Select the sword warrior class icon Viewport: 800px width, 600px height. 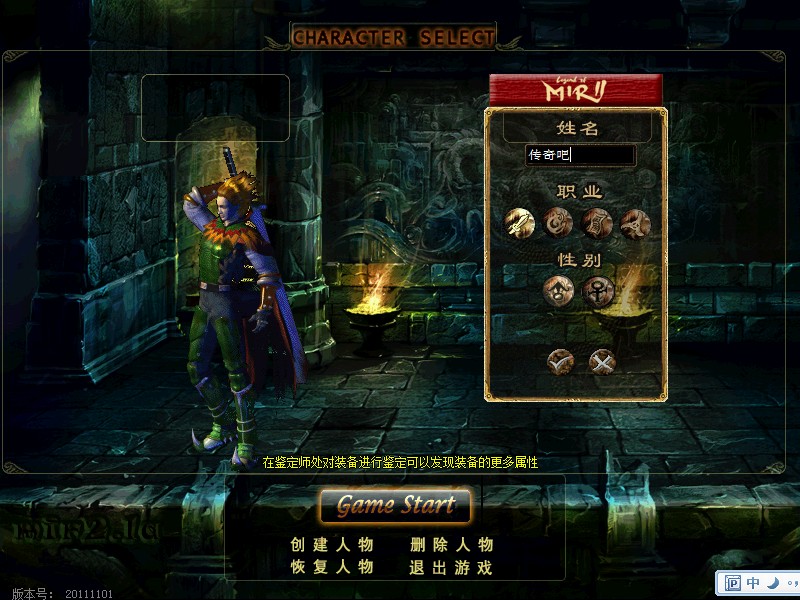[x=520, y=221]
